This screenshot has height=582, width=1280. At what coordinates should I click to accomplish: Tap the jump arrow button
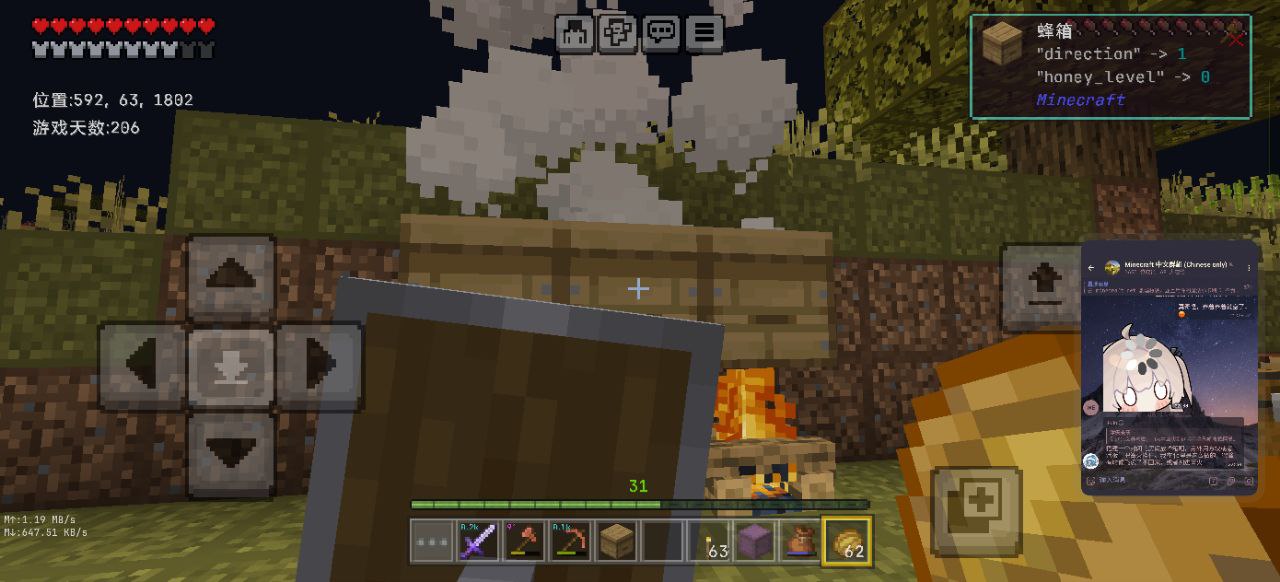[x=1043, y=288]
